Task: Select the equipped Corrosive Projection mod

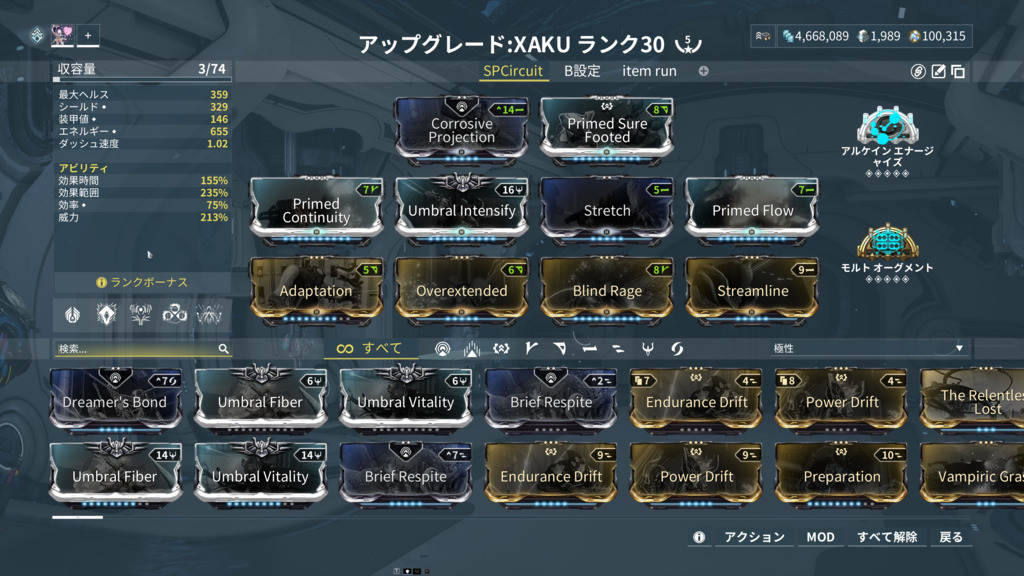Action: 461,129
